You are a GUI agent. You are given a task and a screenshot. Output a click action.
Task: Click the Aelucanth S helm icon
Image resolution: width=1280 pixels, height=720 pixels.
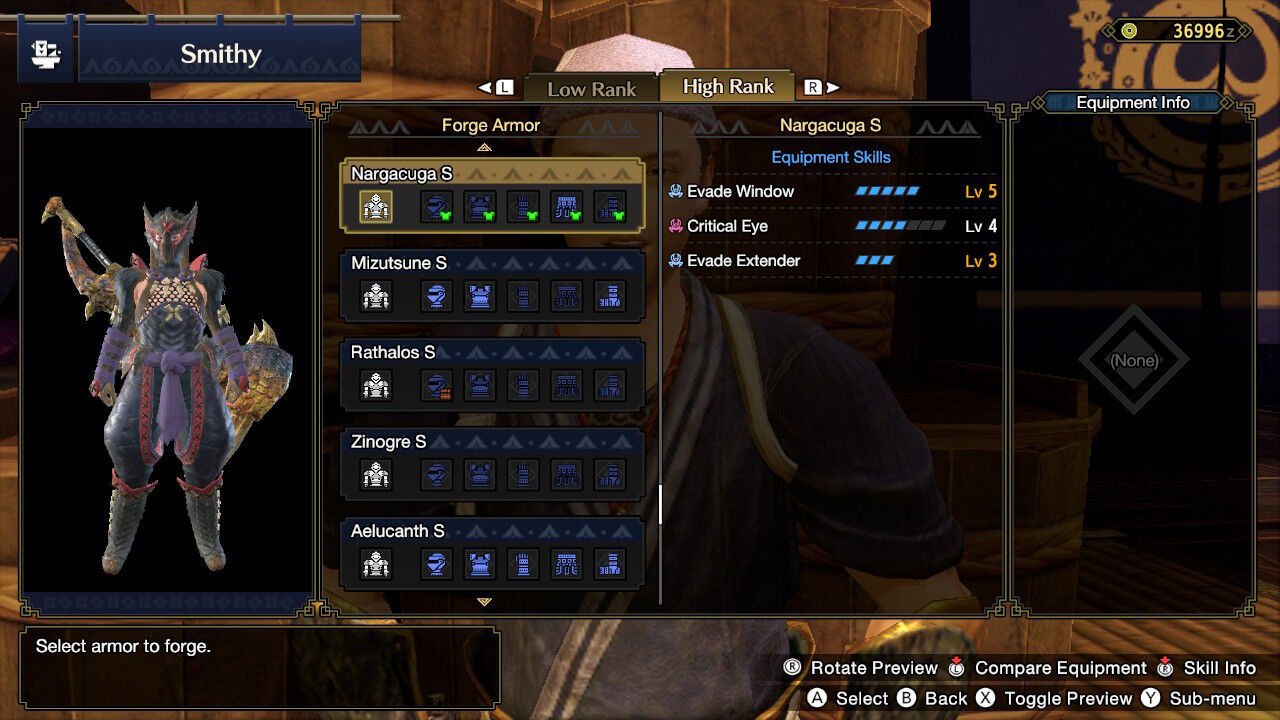click(x=436, y=564)
